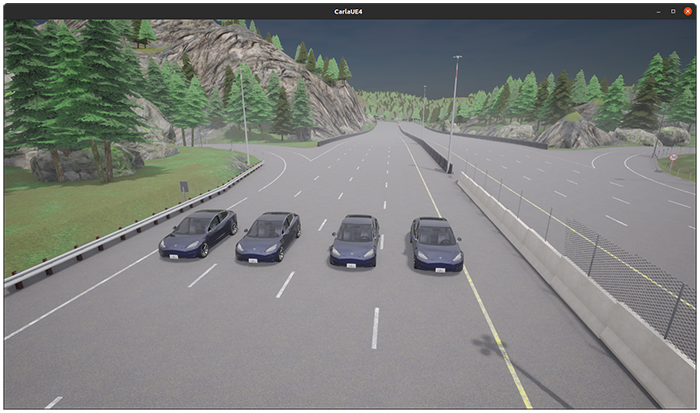700x413 pixels.
Task: Close the CarlaUE4 window
Action: [x=688, y=10]
